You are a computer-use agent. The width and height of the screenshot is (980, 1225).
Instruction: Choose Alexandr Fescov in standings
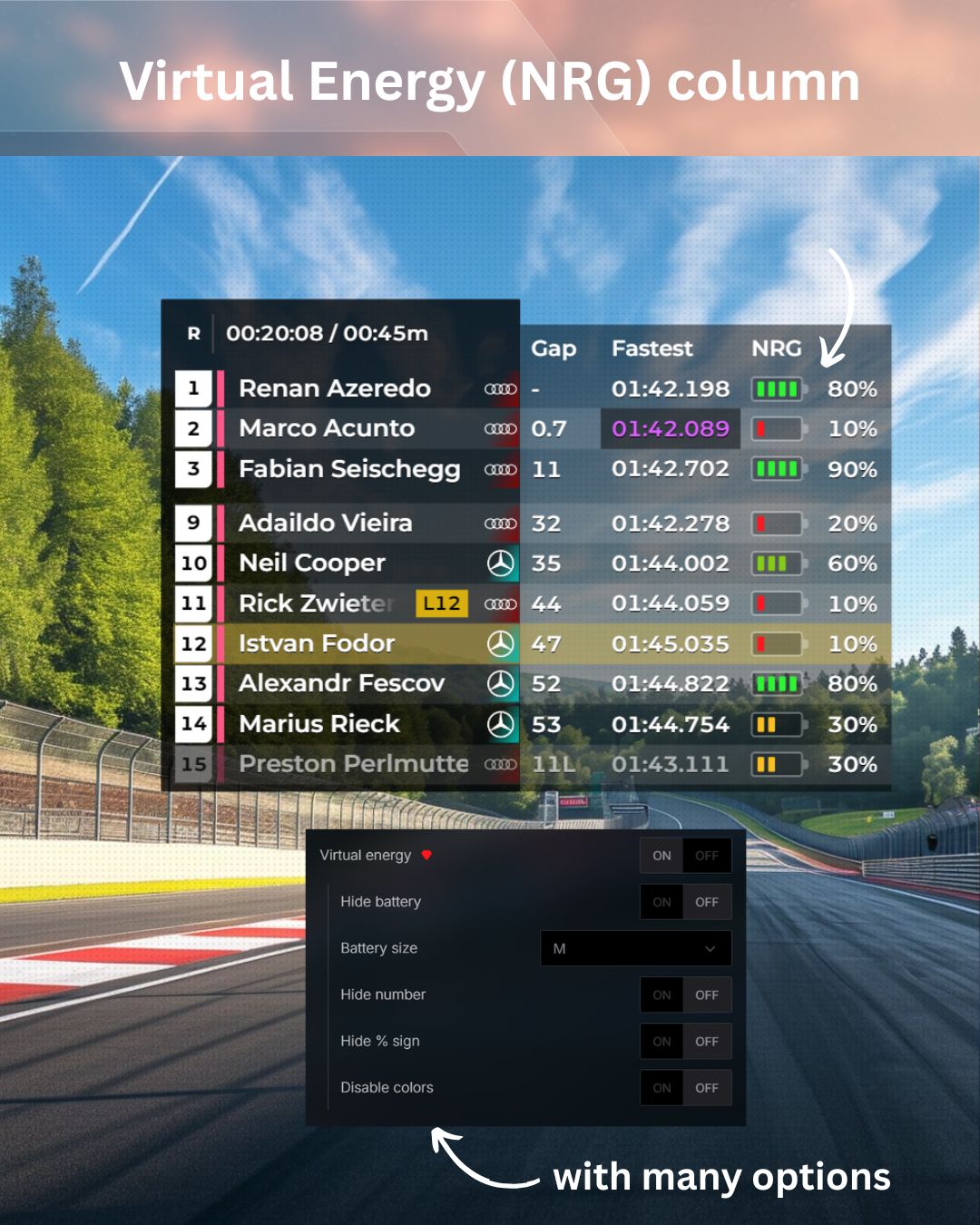[341, 683]
